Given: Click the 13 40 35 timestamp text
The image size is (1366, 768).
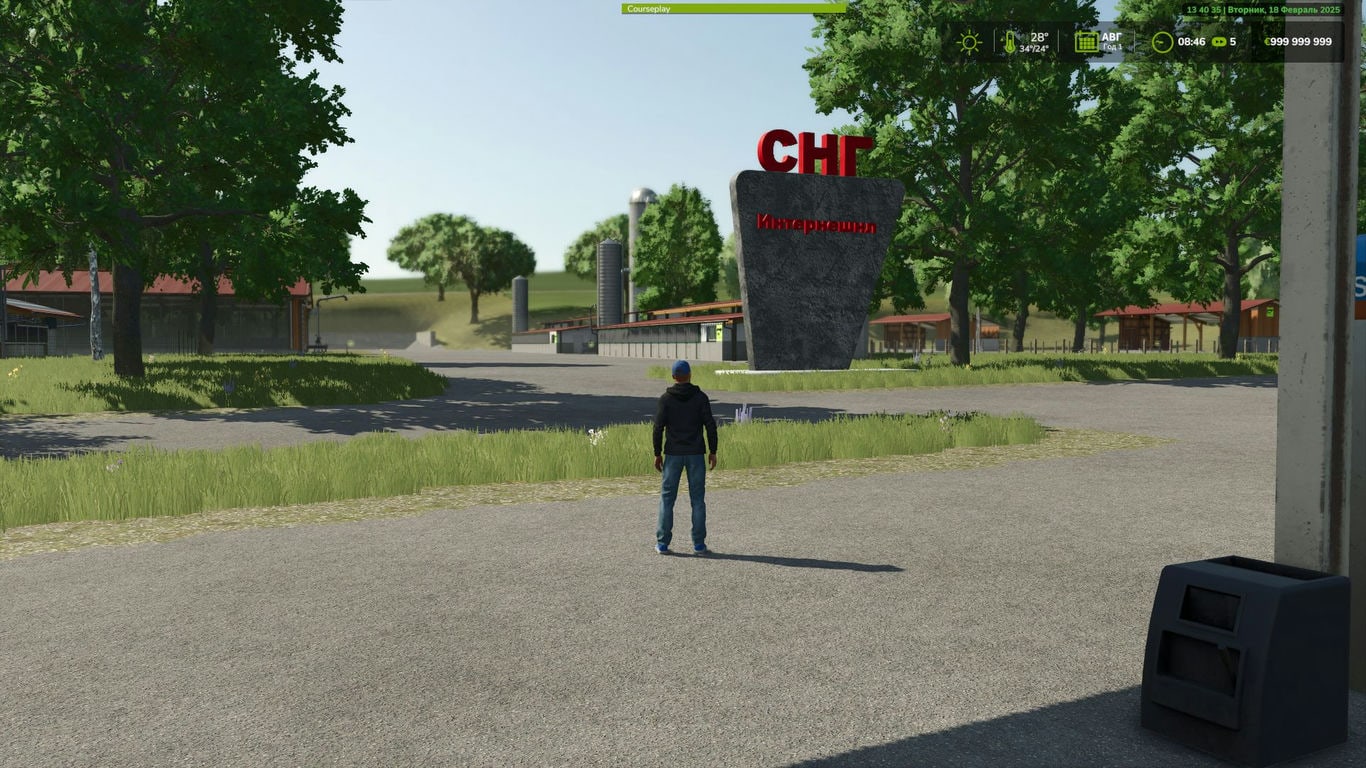Looking at the screenshot, I should pyautogui.click(x=1203, y=9).
